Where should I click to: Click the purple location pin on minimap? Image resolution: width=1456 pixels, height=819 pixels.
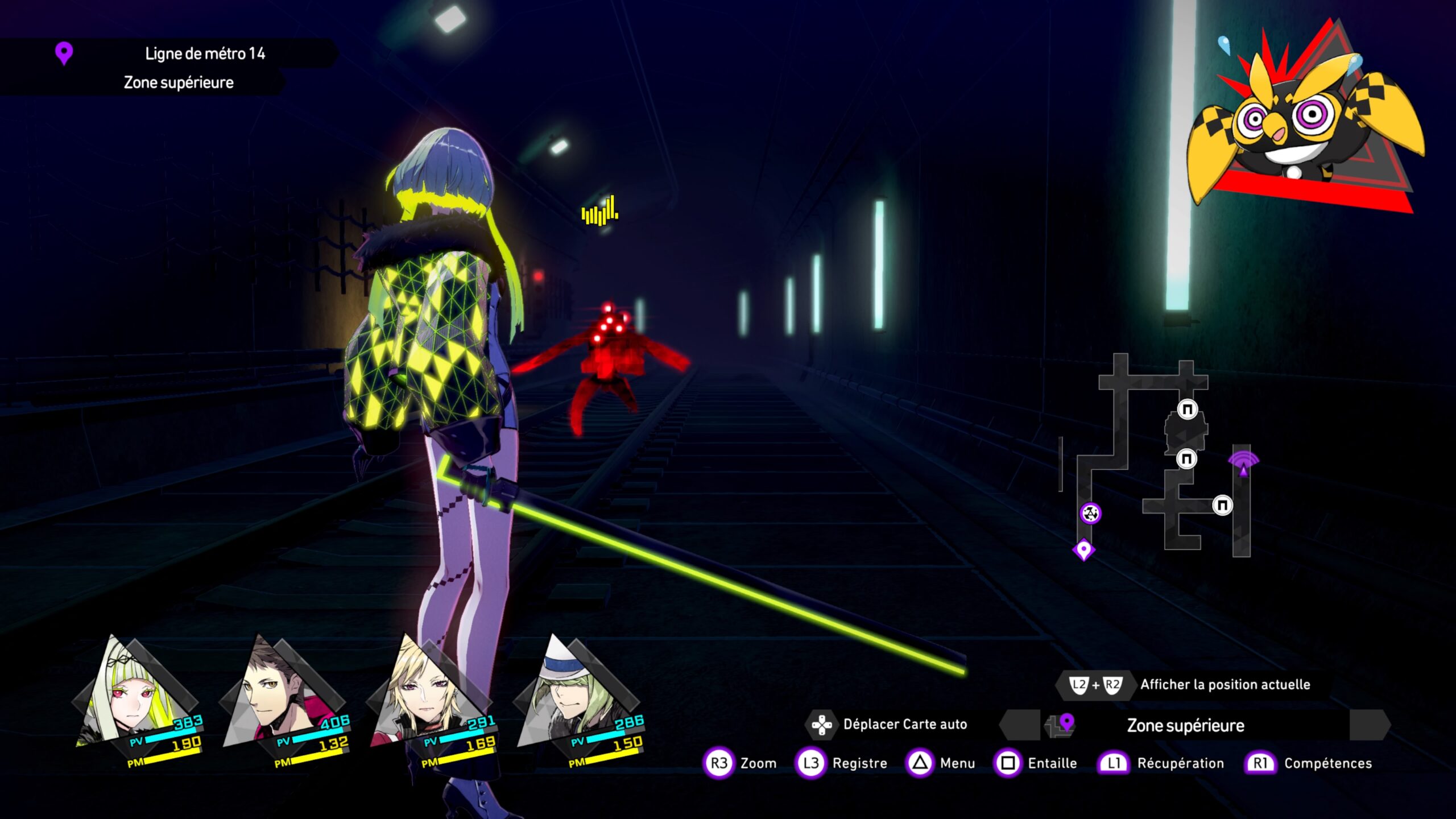(1083, 549)
